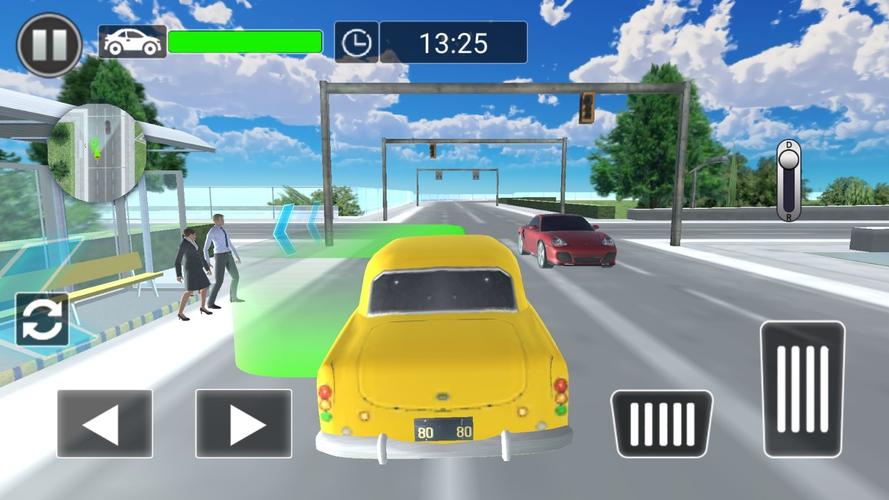Toggle the D/R gear shifter
The image size is (889, 500).
pyautogui.click(x=788, y=180)
